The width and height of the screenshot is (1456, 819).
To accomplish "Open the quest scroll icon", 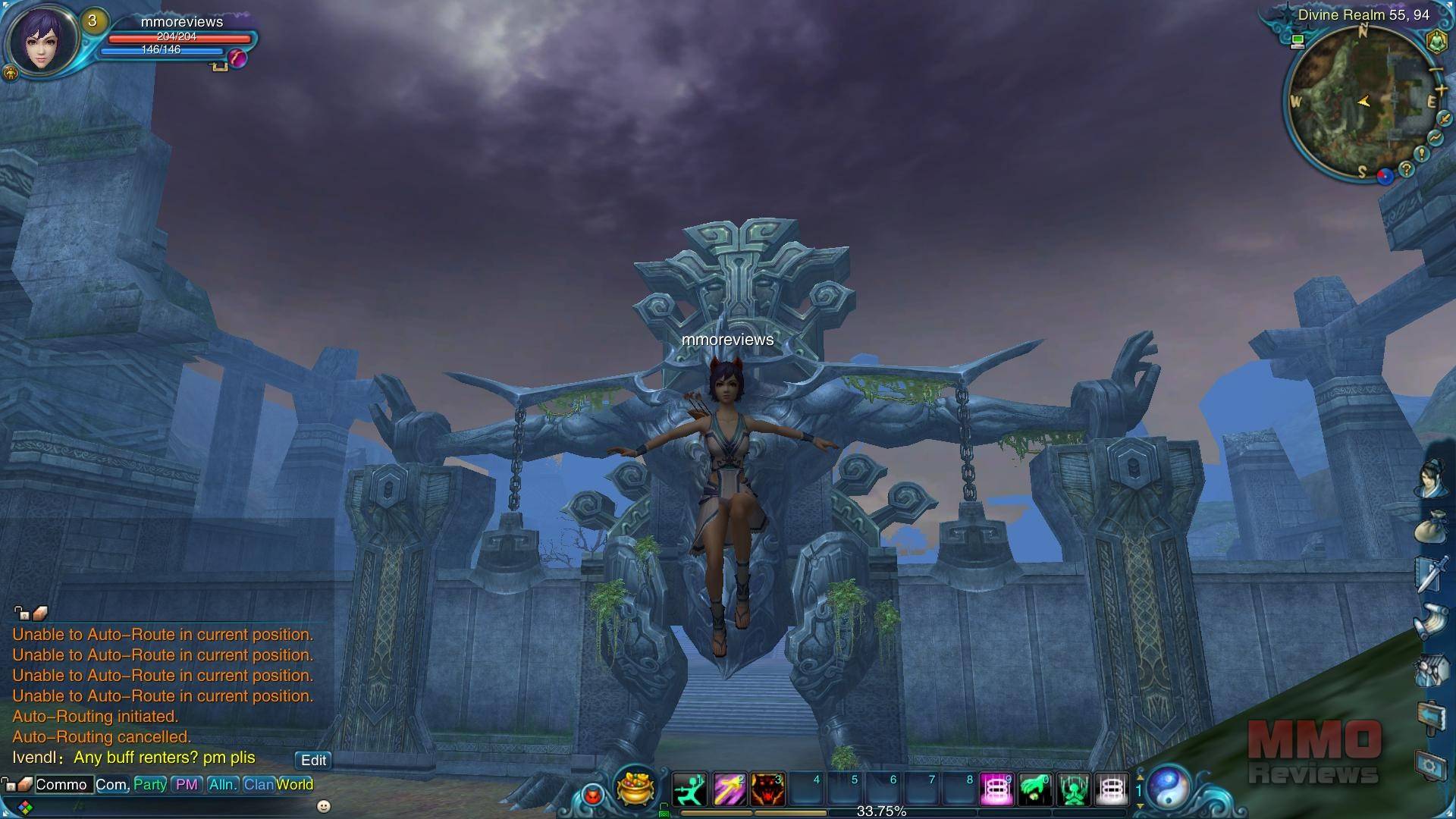I will [x=1431, y=622].
